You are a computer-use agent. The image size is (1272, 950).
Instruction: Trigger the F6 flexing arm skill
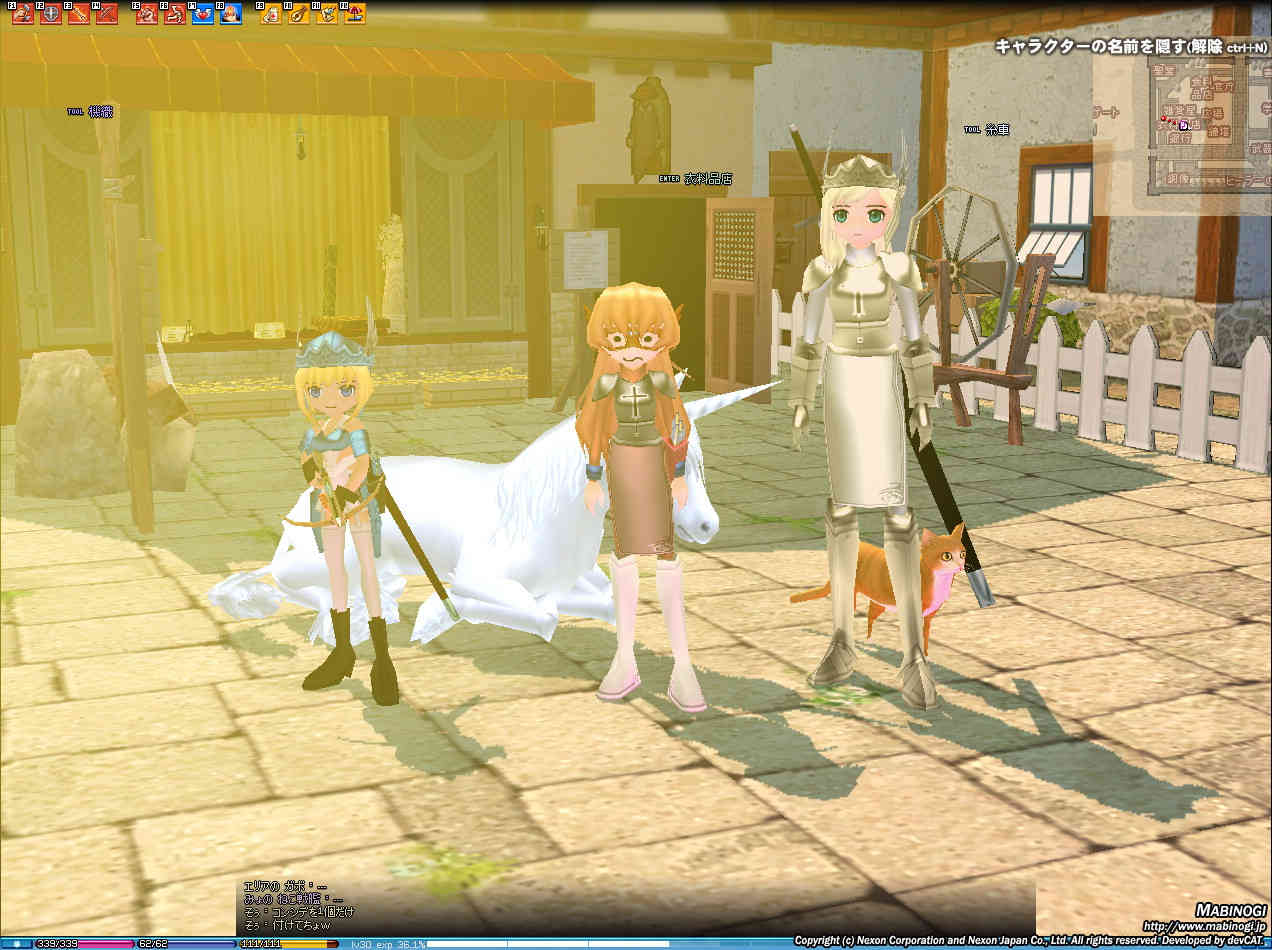click(174, 14)
